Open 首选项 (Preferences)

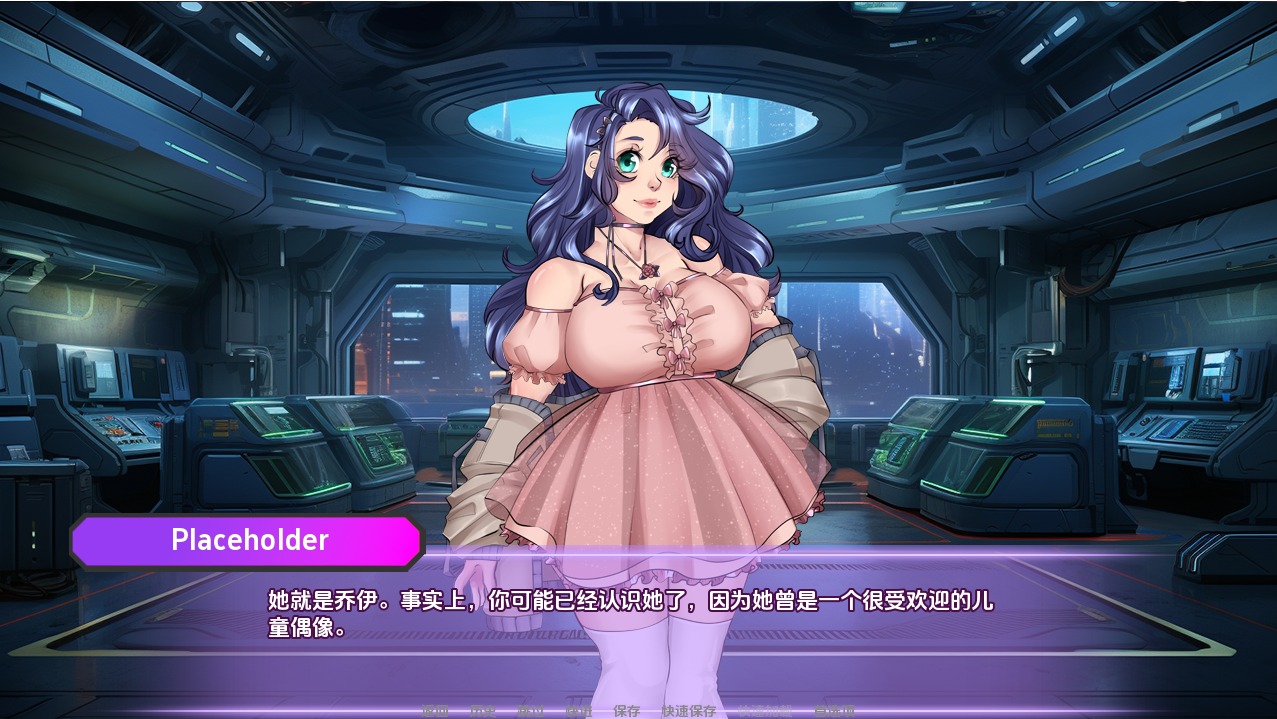coord(834,711)
